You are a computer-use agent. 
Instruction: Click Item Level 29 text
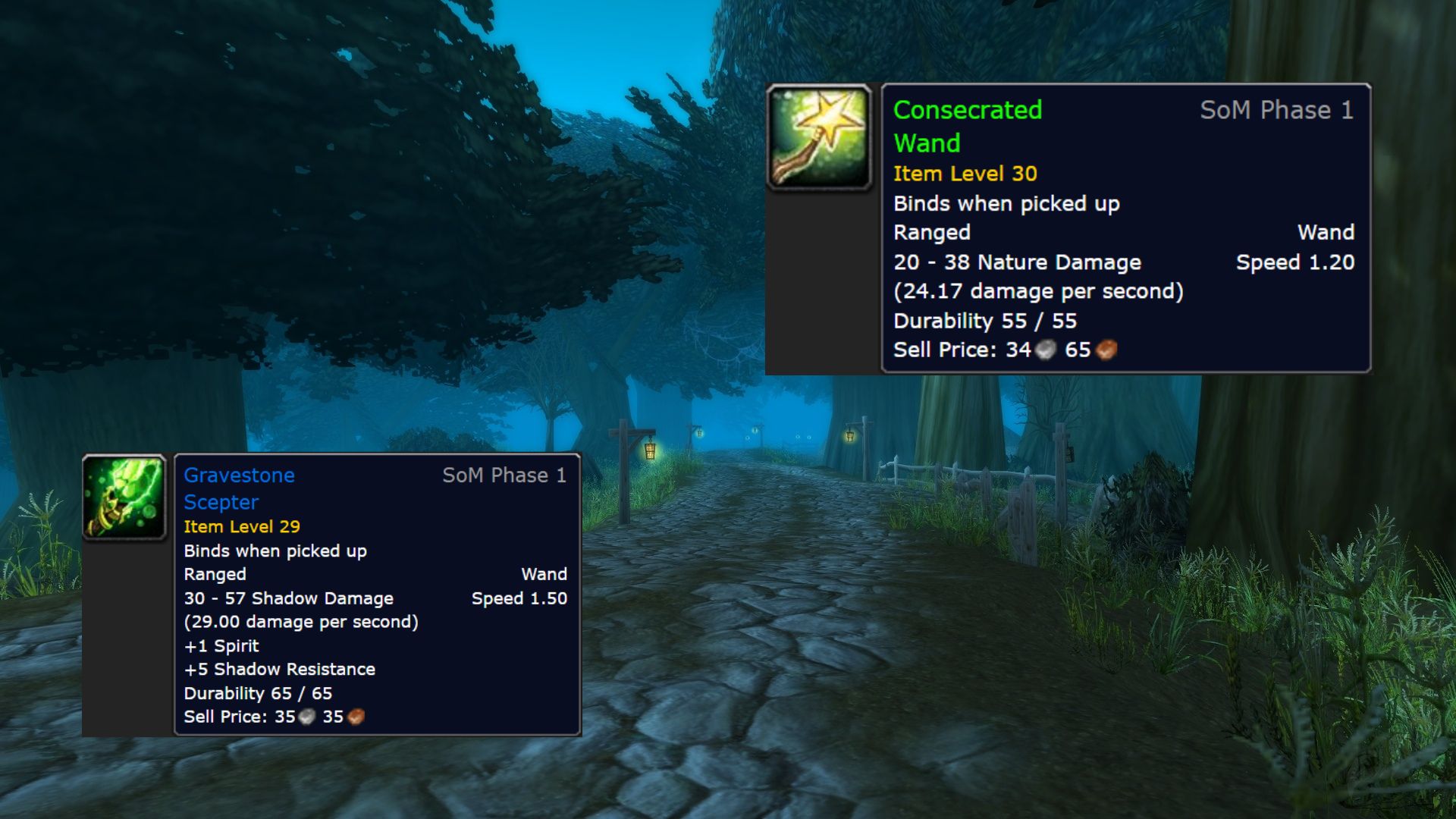[x=241, y=526]
